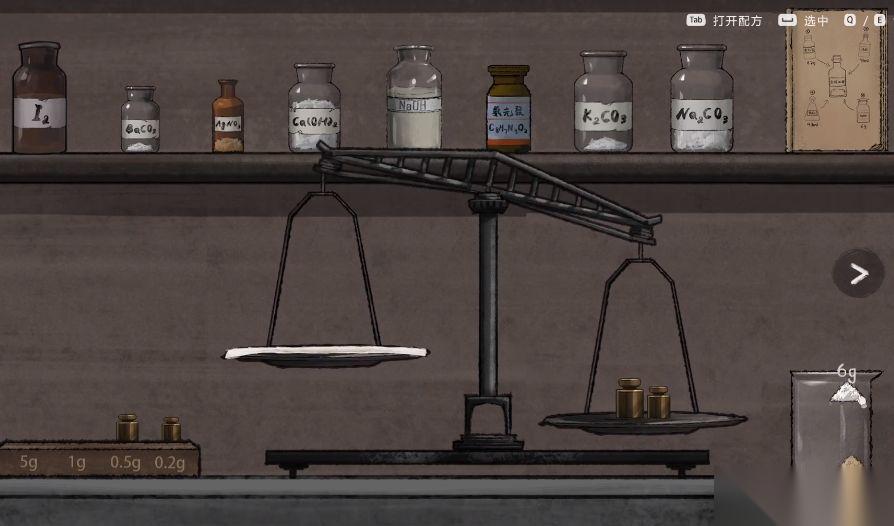Take the 0.5g weight from the tray
This screenshot has height=526, width=894.
(127, 429)
